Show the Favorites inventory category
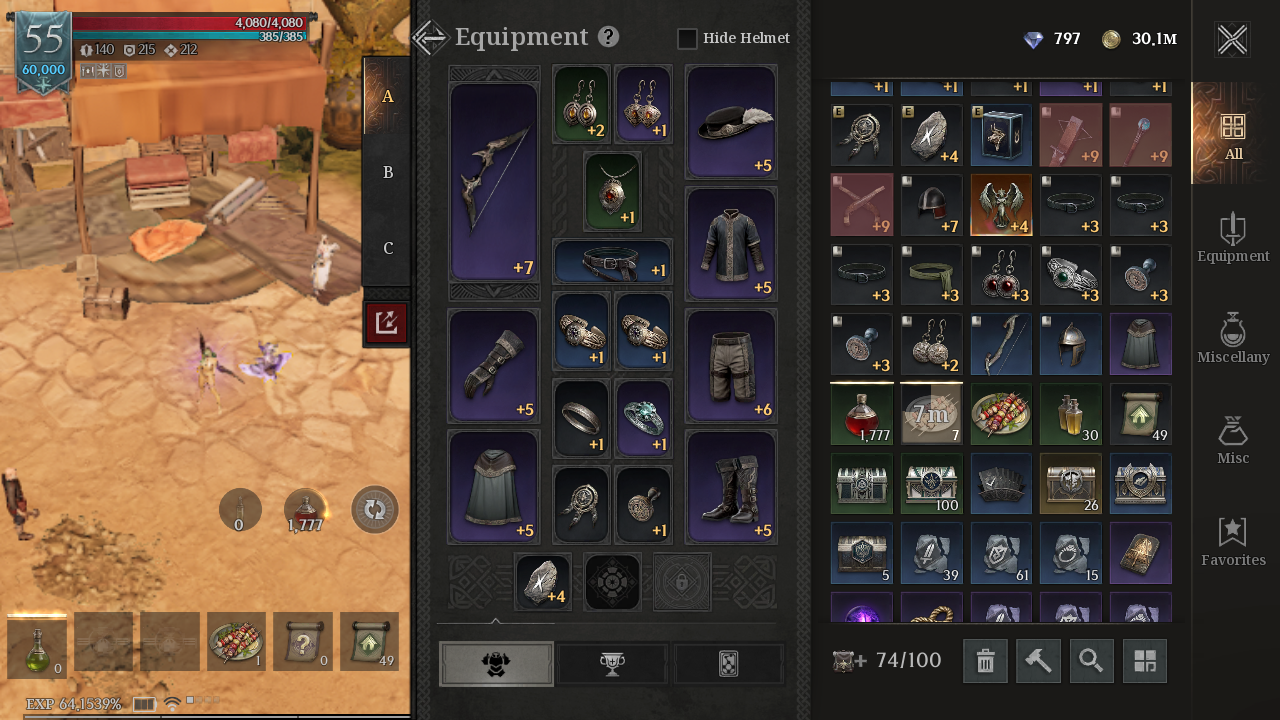Screen dimensions: 1280x720 tap(1233, 542)
